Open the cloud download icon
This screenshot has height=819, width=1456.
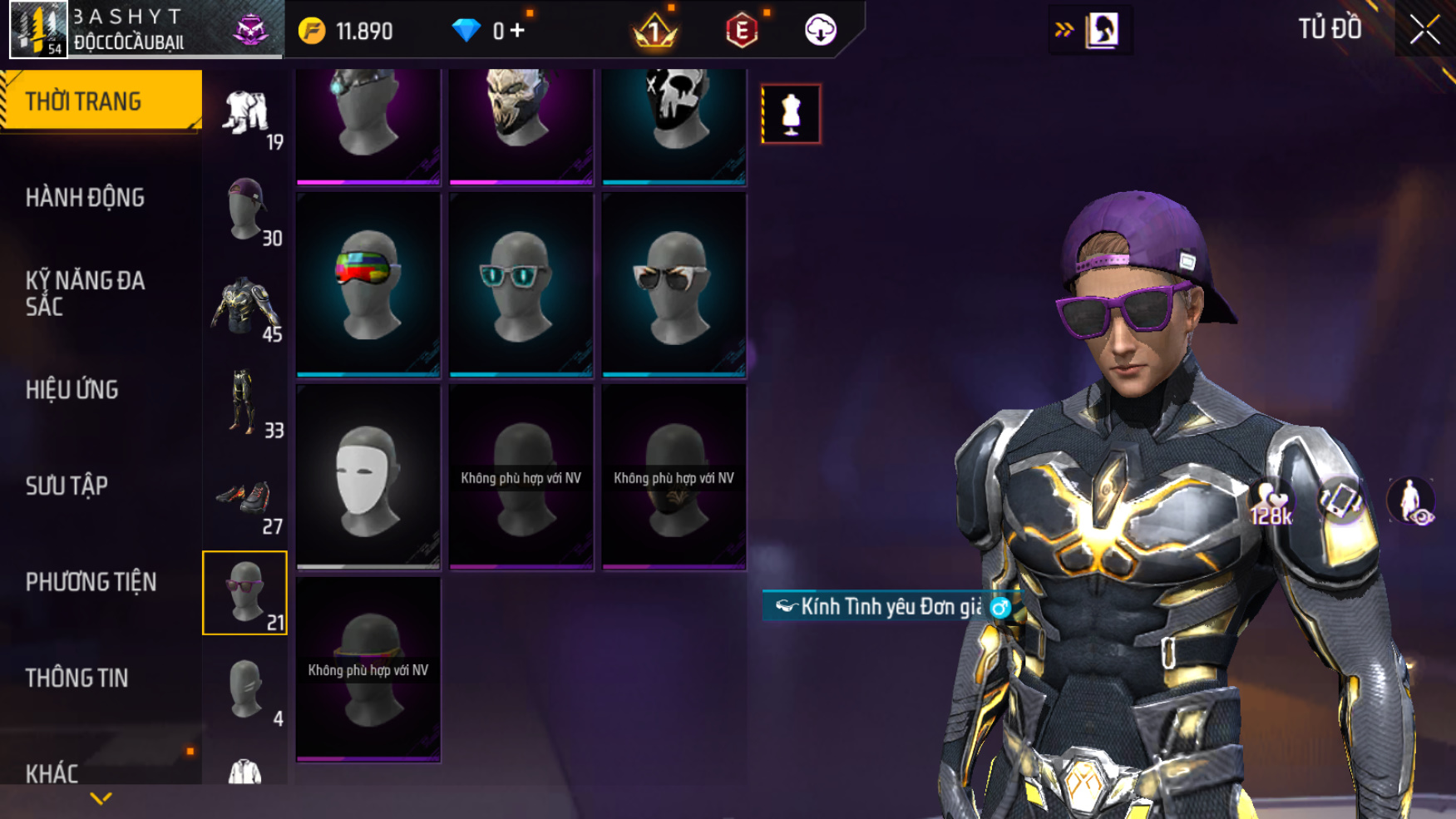[x=820, y=31]
